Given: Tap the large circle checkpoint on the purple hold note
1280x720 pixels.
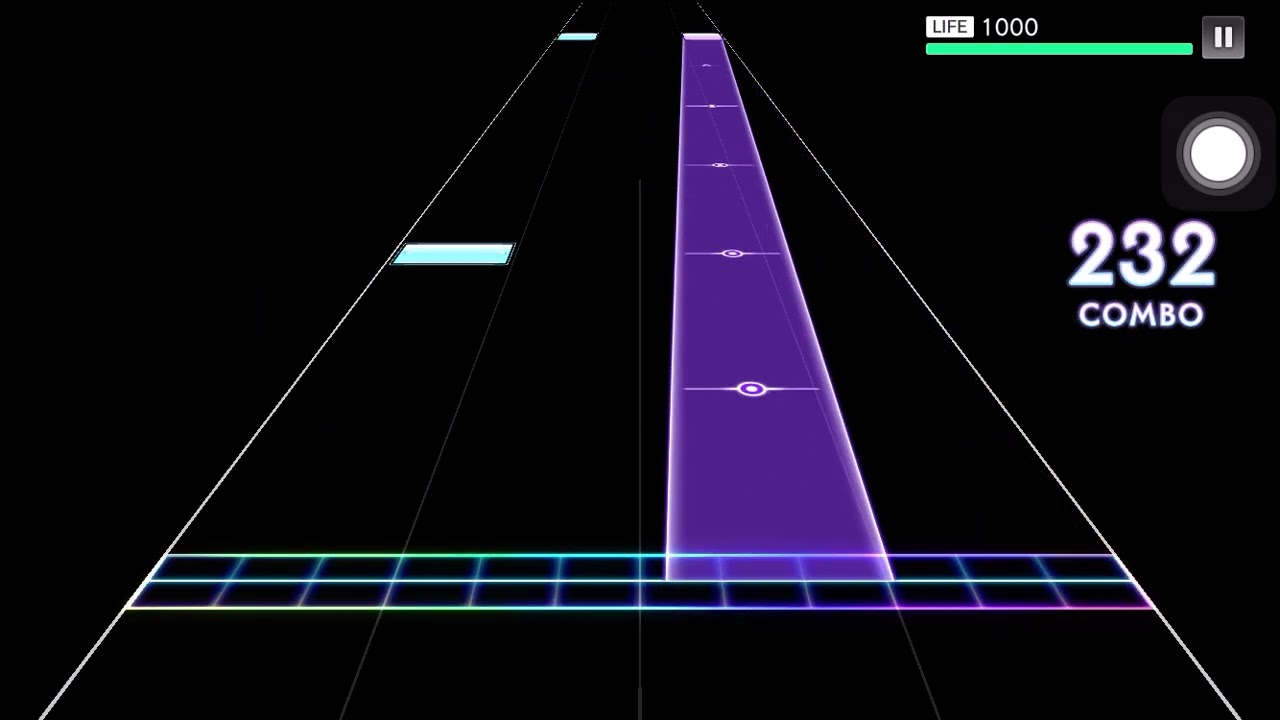Looking at the screenshot, I should coord(752,388).
